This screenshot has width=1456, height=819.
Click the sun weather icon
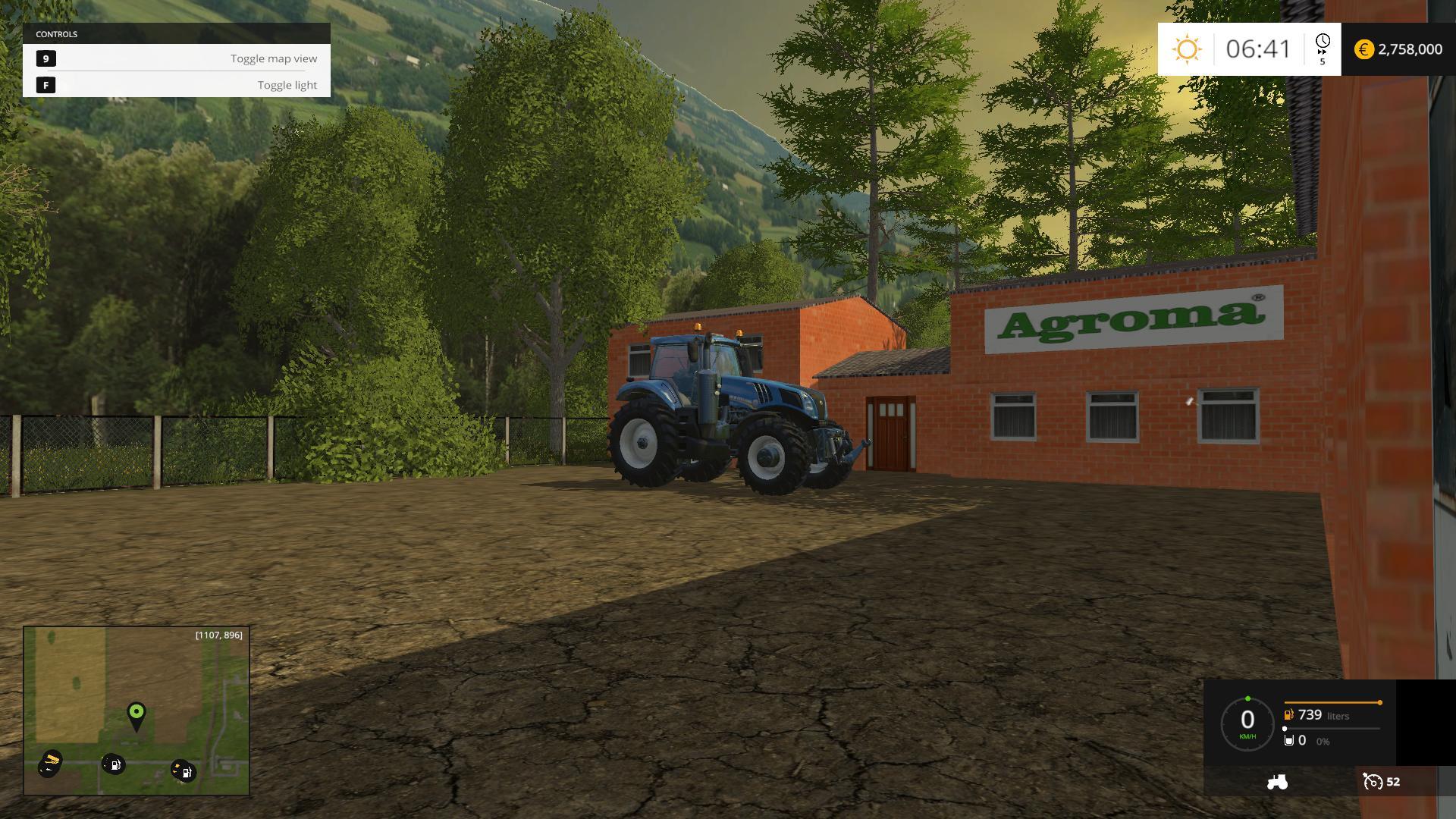tap(1187, 49)
